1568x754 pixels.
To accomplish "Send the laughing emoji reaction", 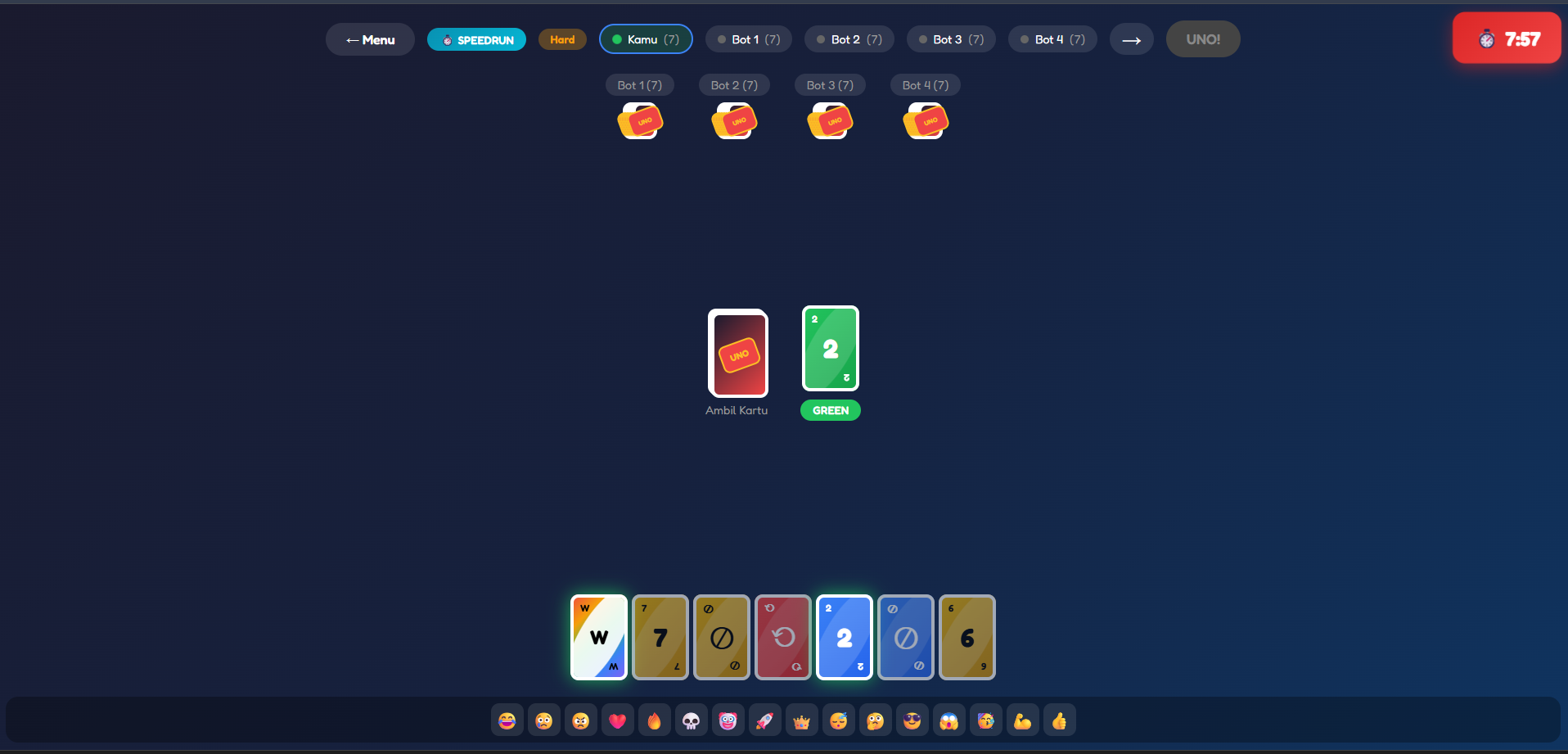I will coord(507,720).
